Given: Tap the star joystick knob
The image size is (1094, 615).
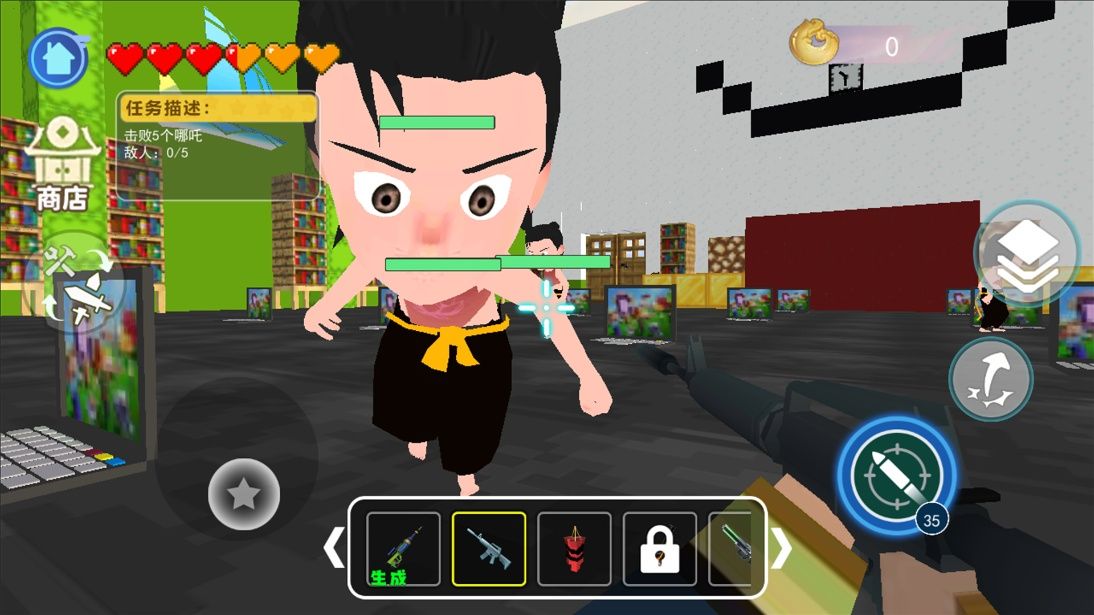Looking at the screenshot, I should (x=243, y=494).
